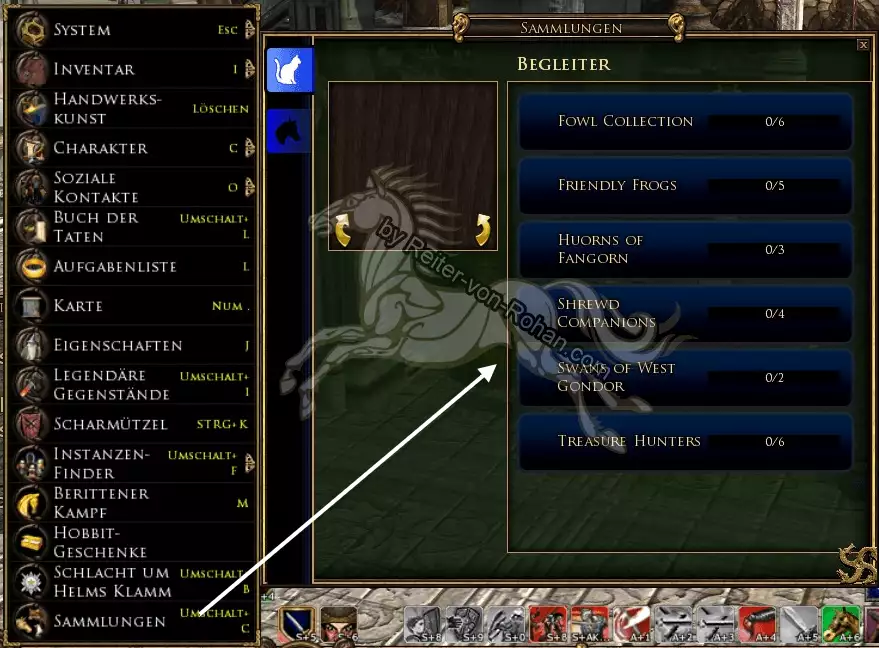Switch to the cat companions tab
The width and height of the screenshot is (879, 648).
pyautogui.click(x=288, y=71)
